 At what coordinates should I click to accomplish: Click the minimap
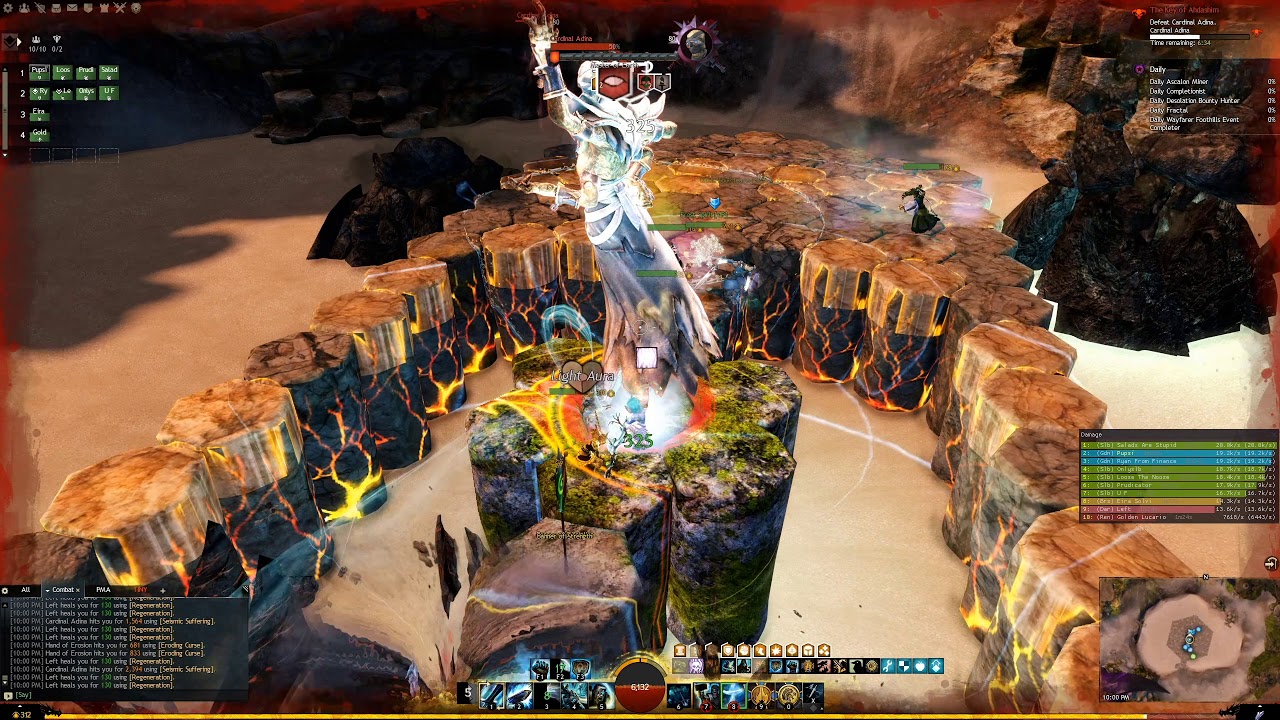tap(1187, 637)
